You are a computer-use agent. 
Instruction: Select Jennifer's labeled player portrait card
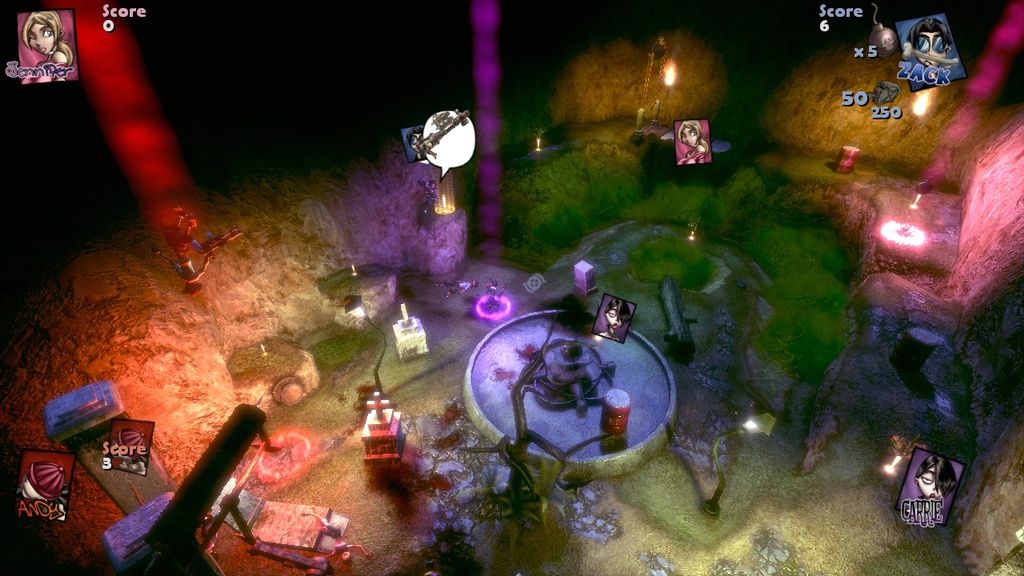pyautogui.click(x=46, y=44)
